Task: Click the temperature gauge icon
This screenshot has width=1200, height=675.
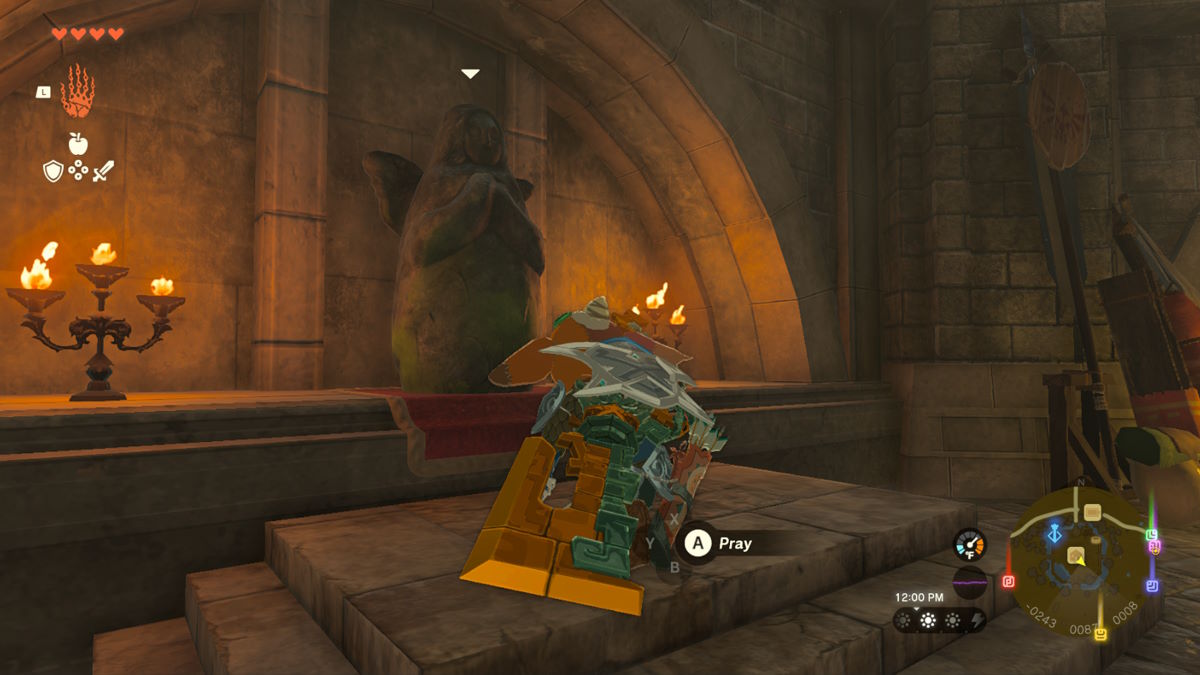Action: tap(969, 544)
